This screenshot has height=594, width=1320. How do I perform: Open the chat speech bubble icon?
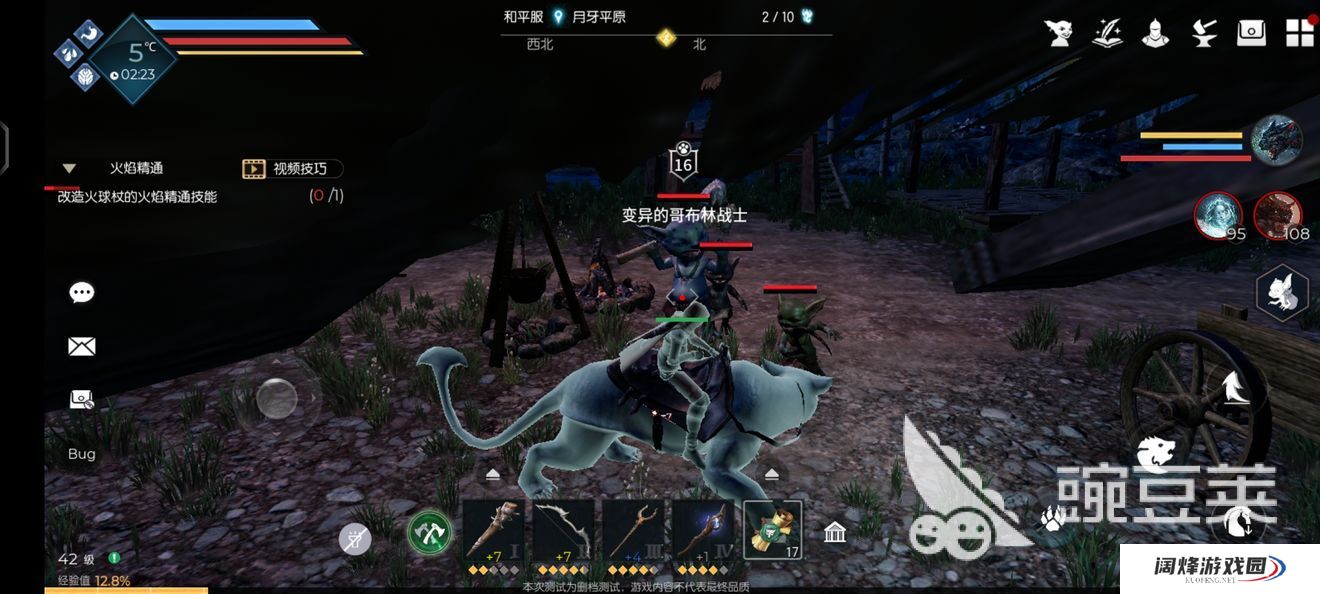[x=82, y=293]
